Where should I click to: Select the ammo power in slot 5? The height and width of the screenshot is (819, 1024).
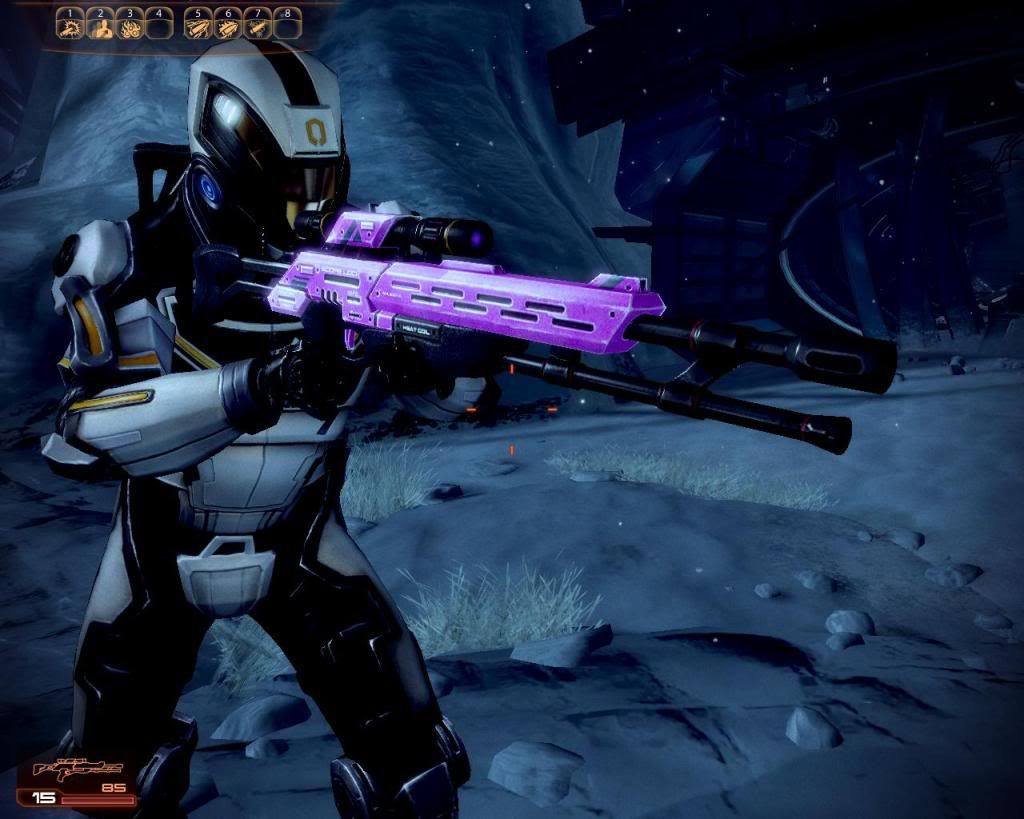(199, 27)
